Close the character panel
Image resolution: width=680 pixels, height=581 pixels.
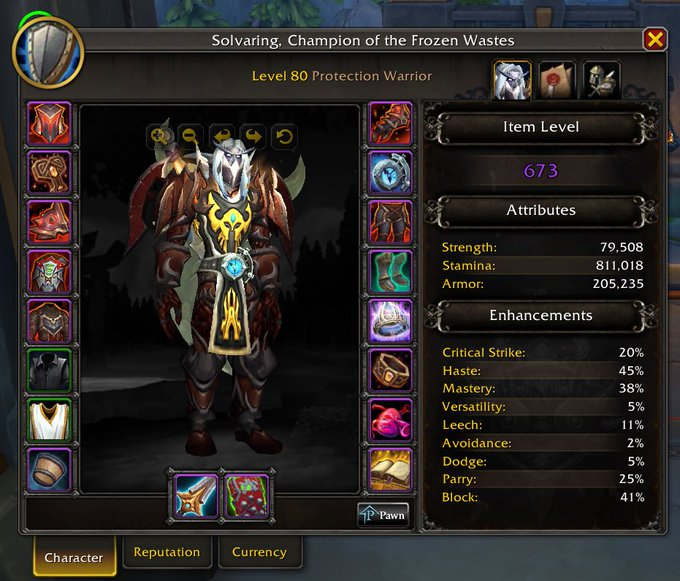pos(654,40)
